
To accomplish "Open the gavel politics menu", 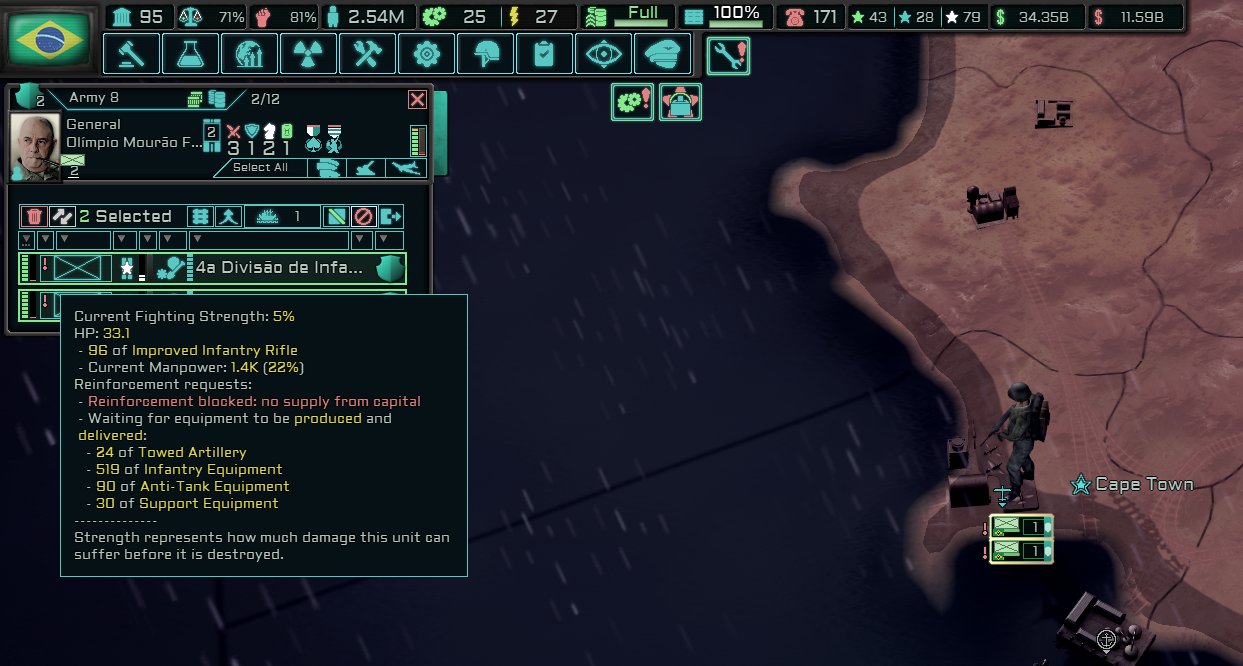I will (x=131, y=54).
